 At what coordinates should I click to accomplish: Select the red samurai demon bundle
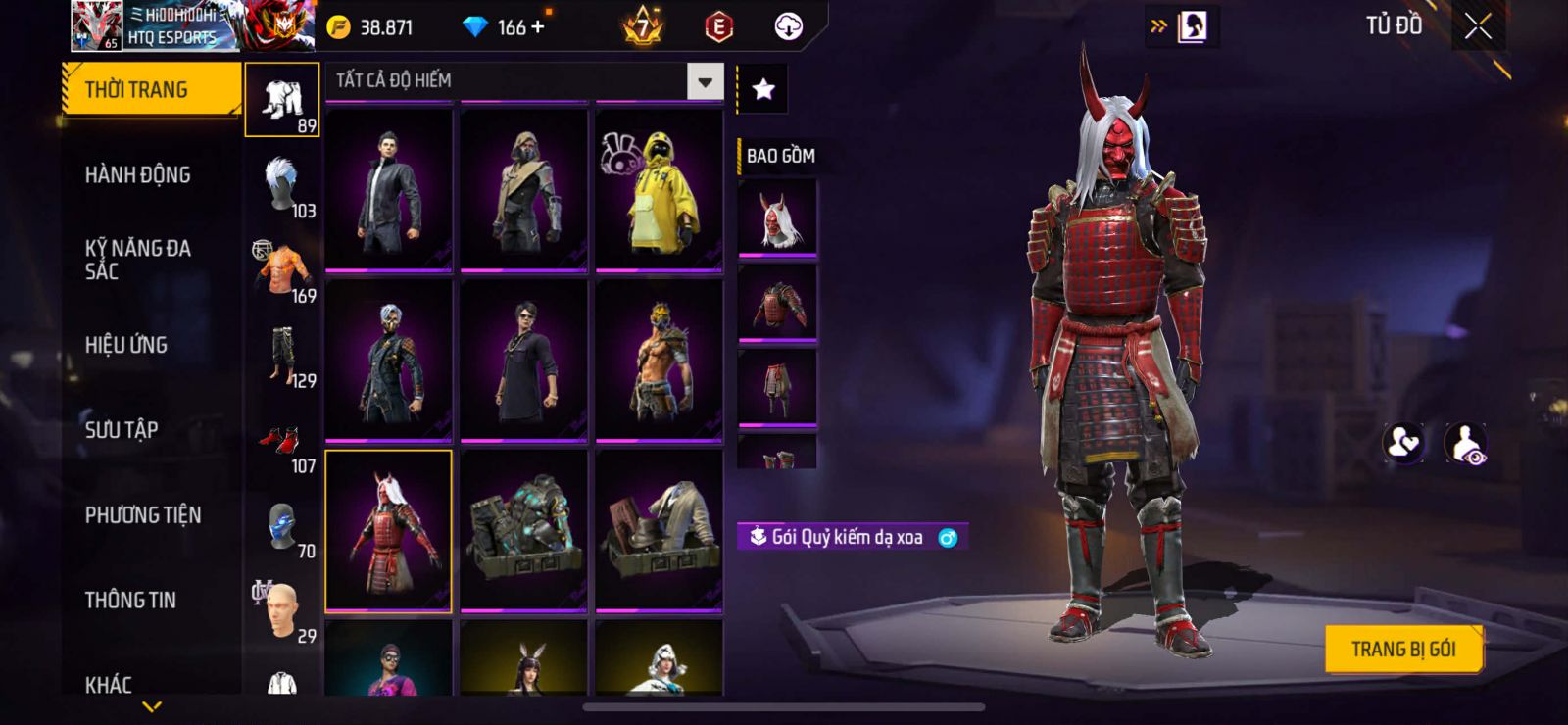389,531
